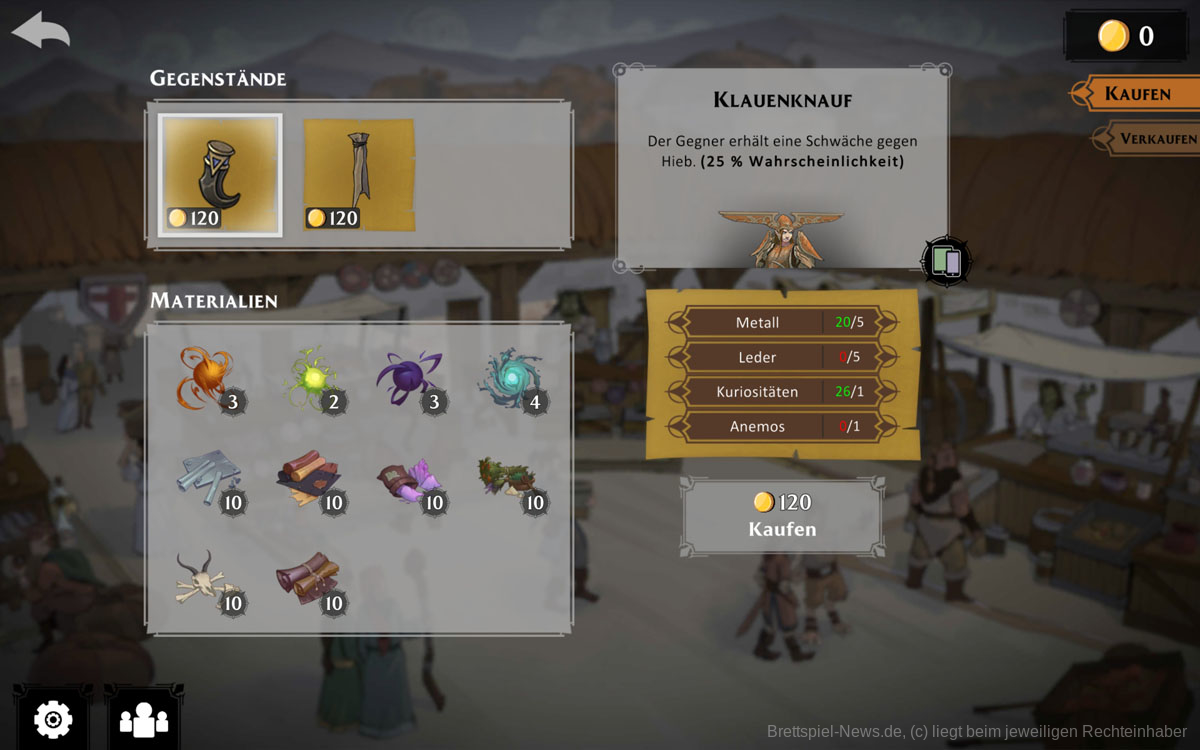Open the settings gear menu
Image resolution: width=1200 pixels, height=750 pixels.
coord(53,718)
